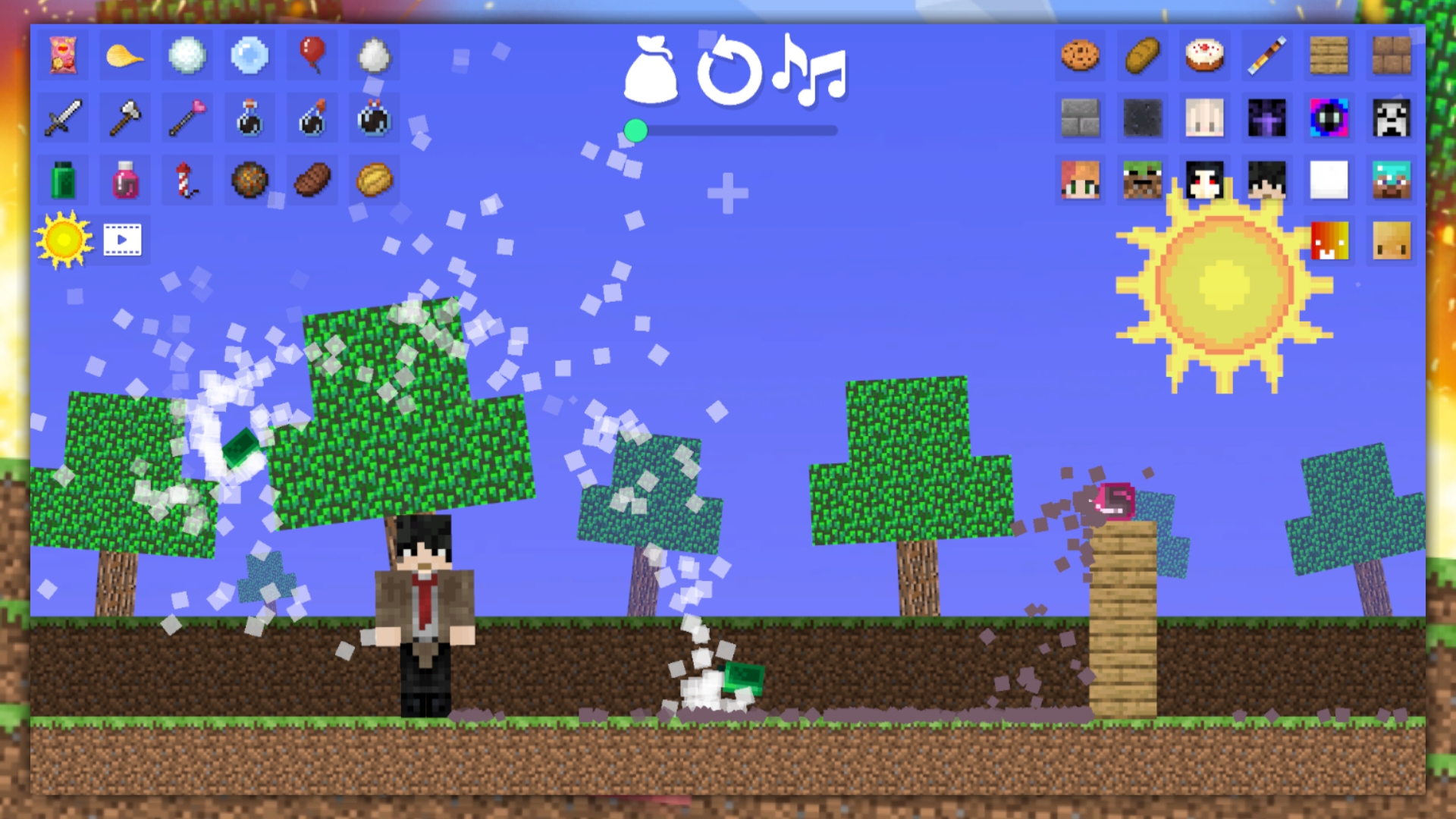Choose the frosted cake item

1203,55
